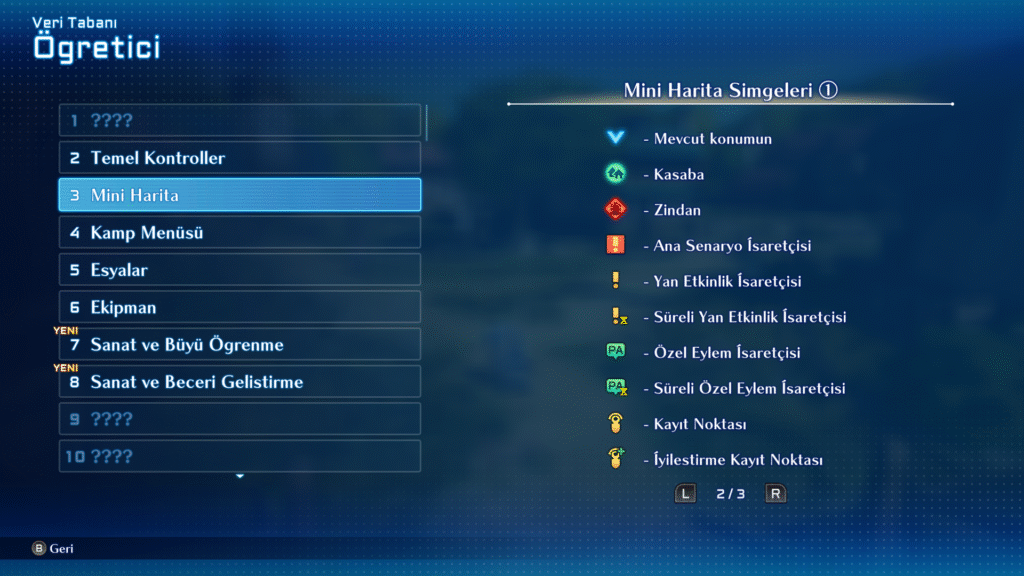The image size is (1024, 576).
Task: Open the Temel Kontroller tutorial
Action: pos(240,158)
